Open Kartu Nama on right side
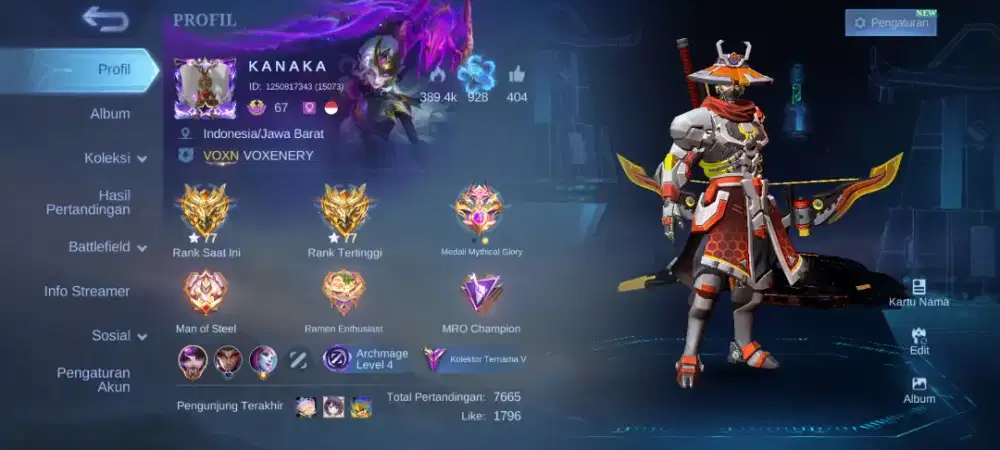The image size is (1000, 450). (918, 292)
